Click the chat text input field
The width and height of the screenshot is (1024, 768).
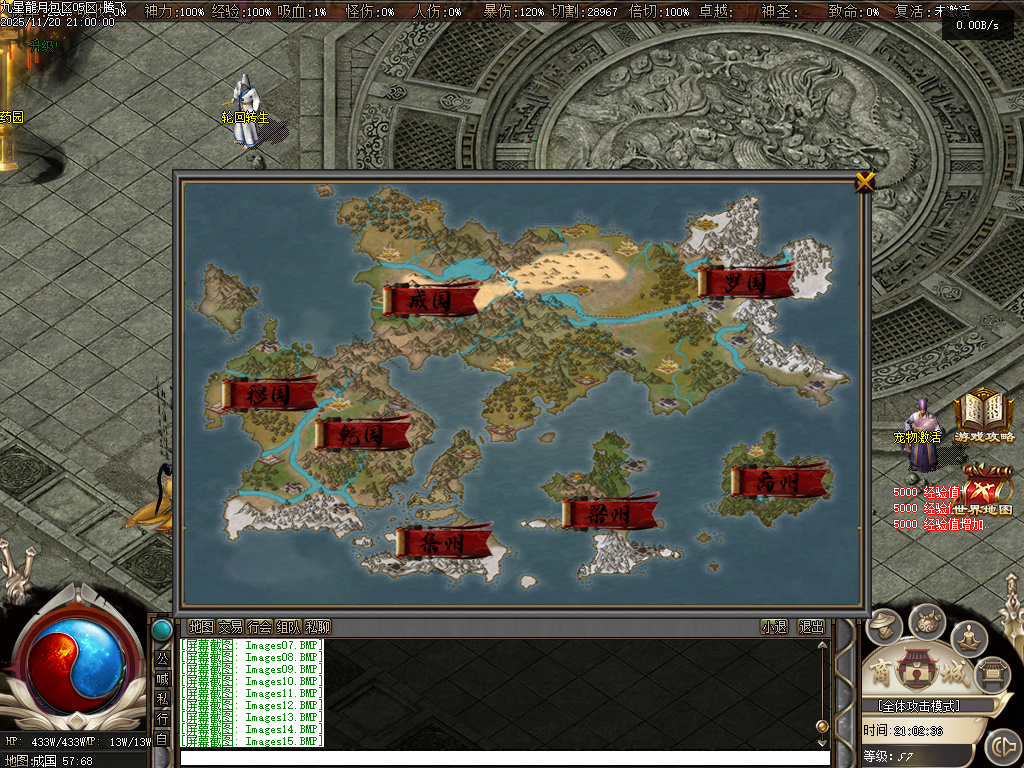click(x=500, y=757)
